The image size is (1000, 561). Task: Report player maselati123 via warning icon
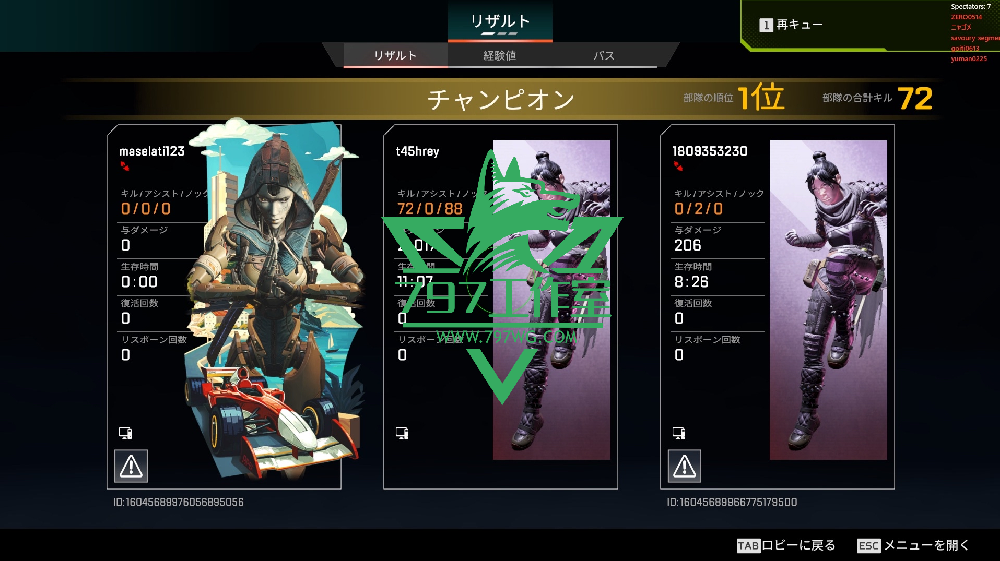131,465
